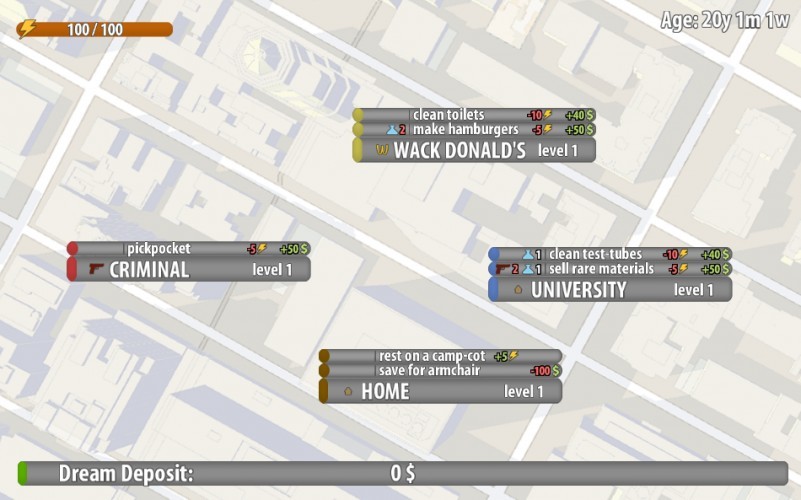
Task: Perform the pickpocket action
Action: (x=188, y=249)
